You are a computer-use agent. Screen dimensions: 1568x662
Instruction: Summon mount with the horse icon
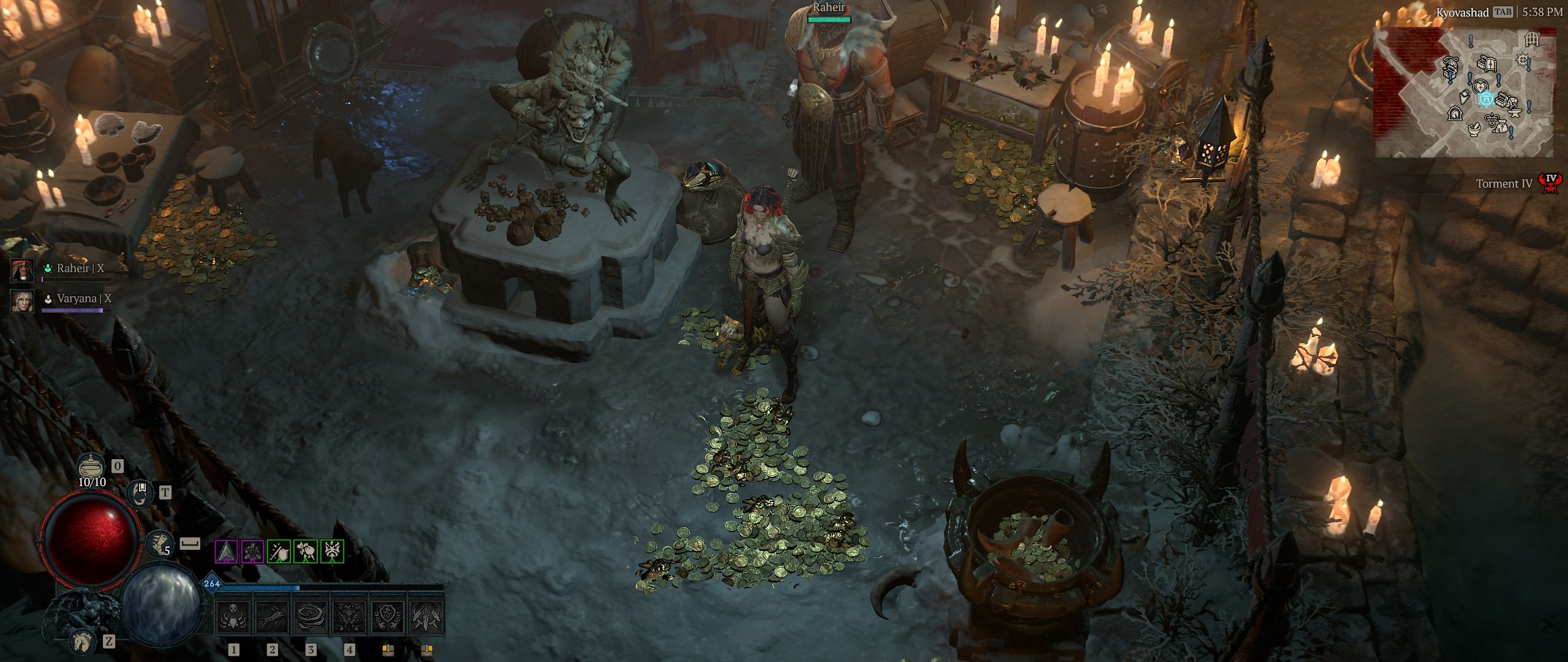point(81,641)
